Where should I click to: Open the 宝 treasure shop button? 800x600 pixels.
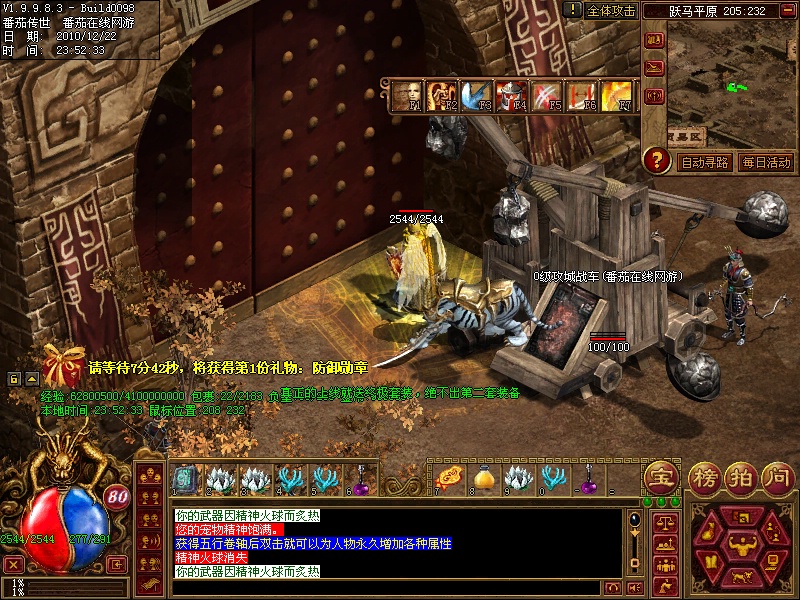click(x=661, y=477)
